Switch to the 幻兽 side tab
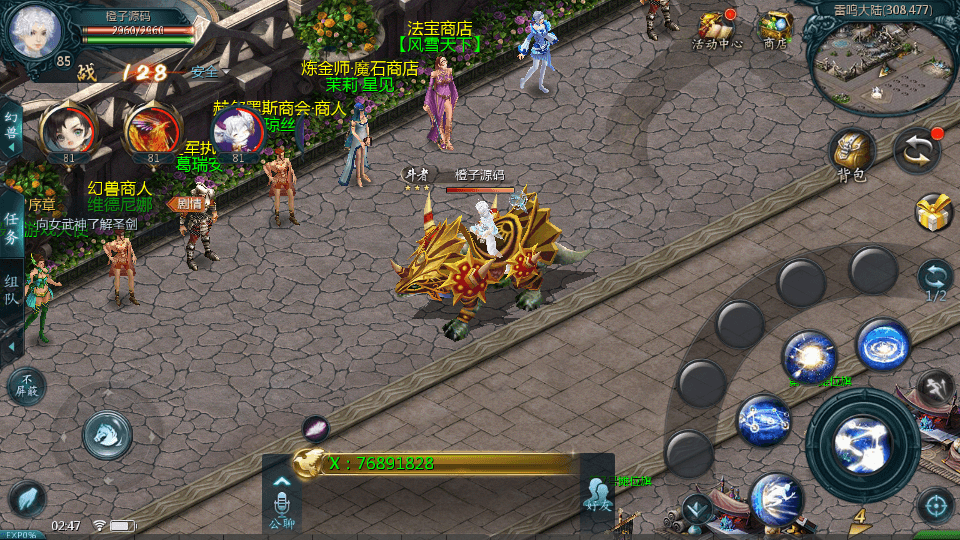The height and width of the screenshot is (540, 960). tap(11, 130)
